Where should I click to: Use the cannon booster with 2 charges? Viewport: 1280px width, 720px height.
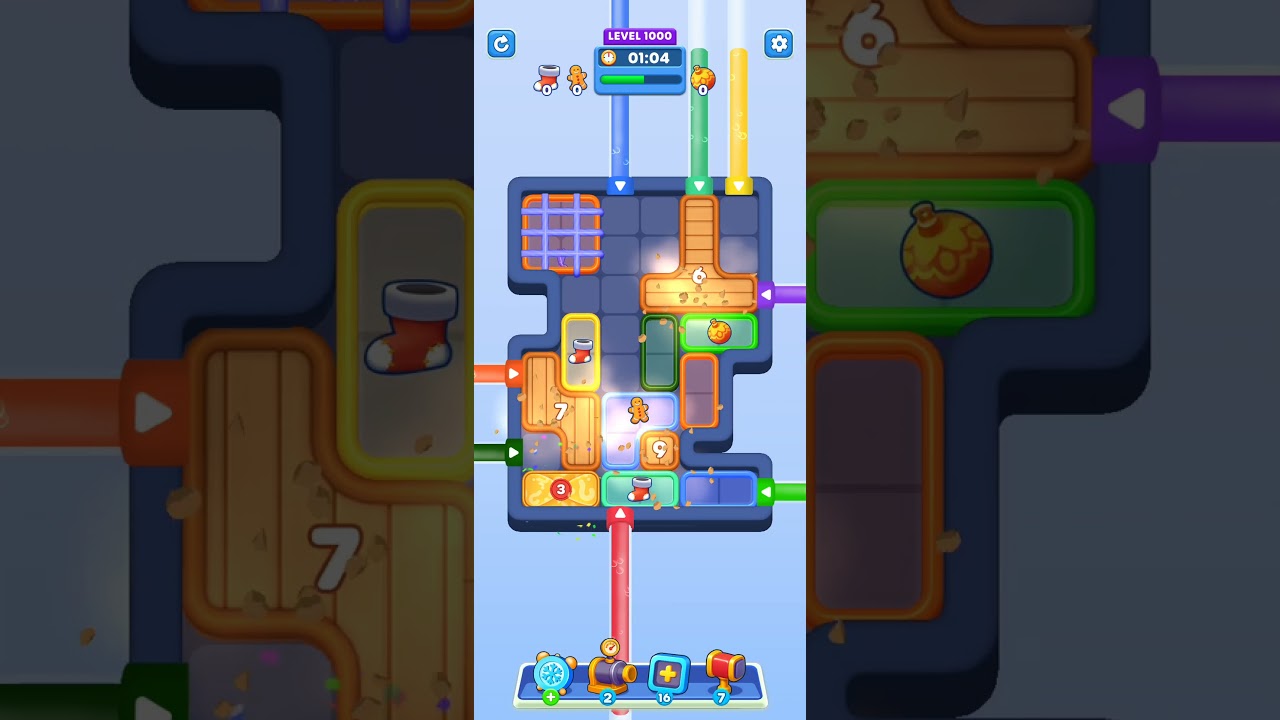610,672
